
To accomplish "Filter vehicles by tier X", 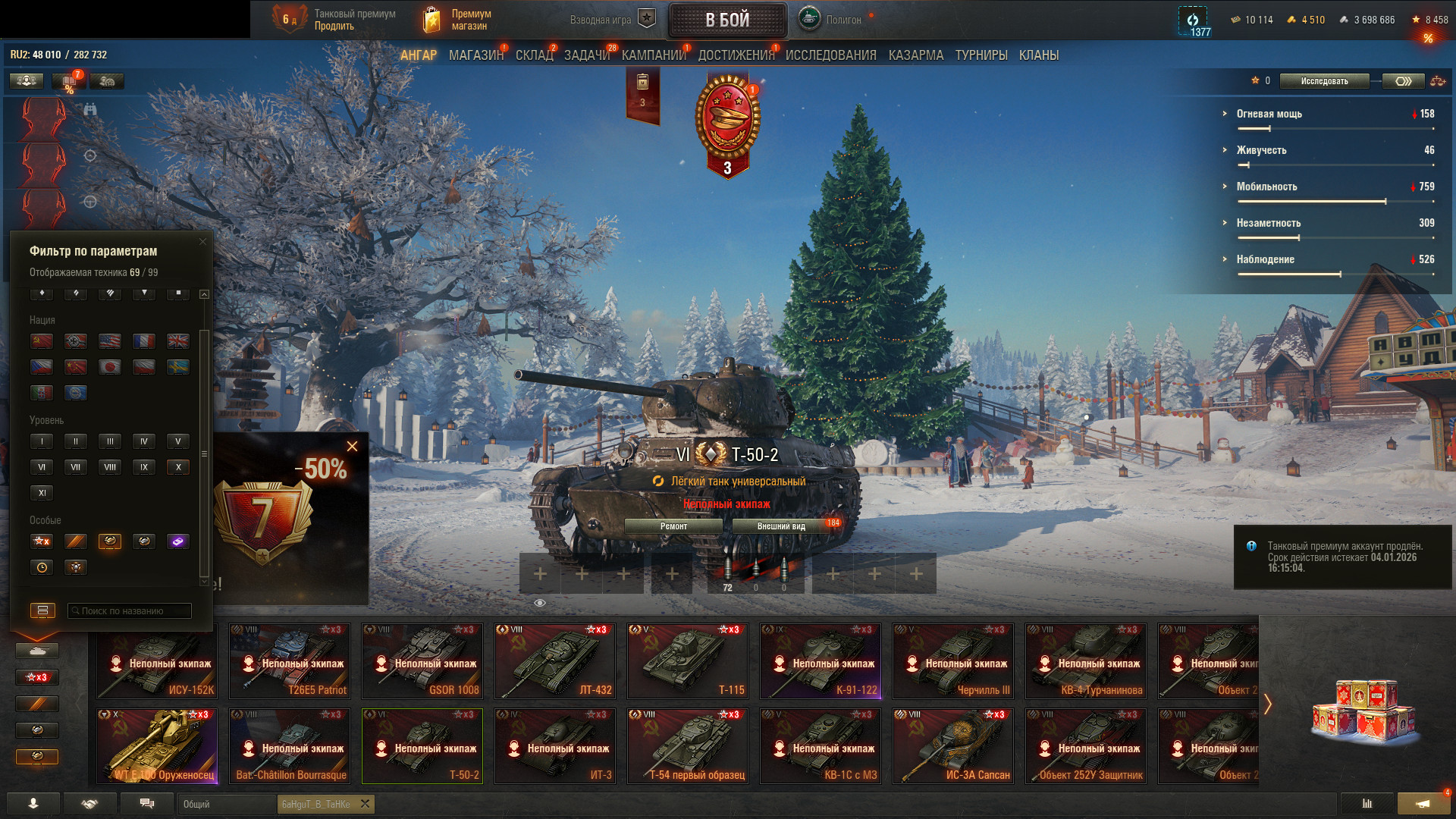I will [x=178, y=467].
